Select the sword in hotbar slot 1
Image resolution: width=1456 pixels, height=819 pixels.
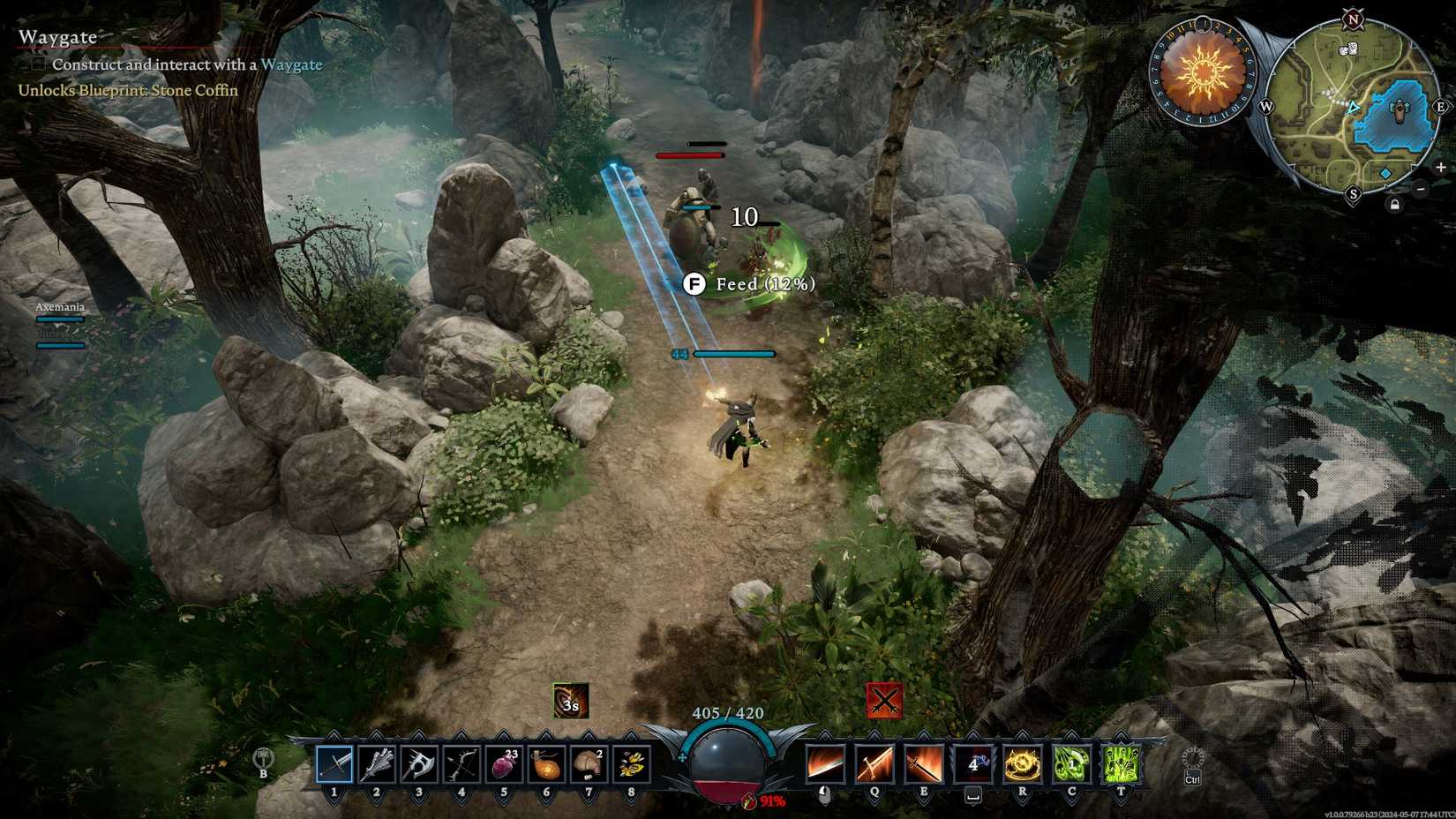334,764
